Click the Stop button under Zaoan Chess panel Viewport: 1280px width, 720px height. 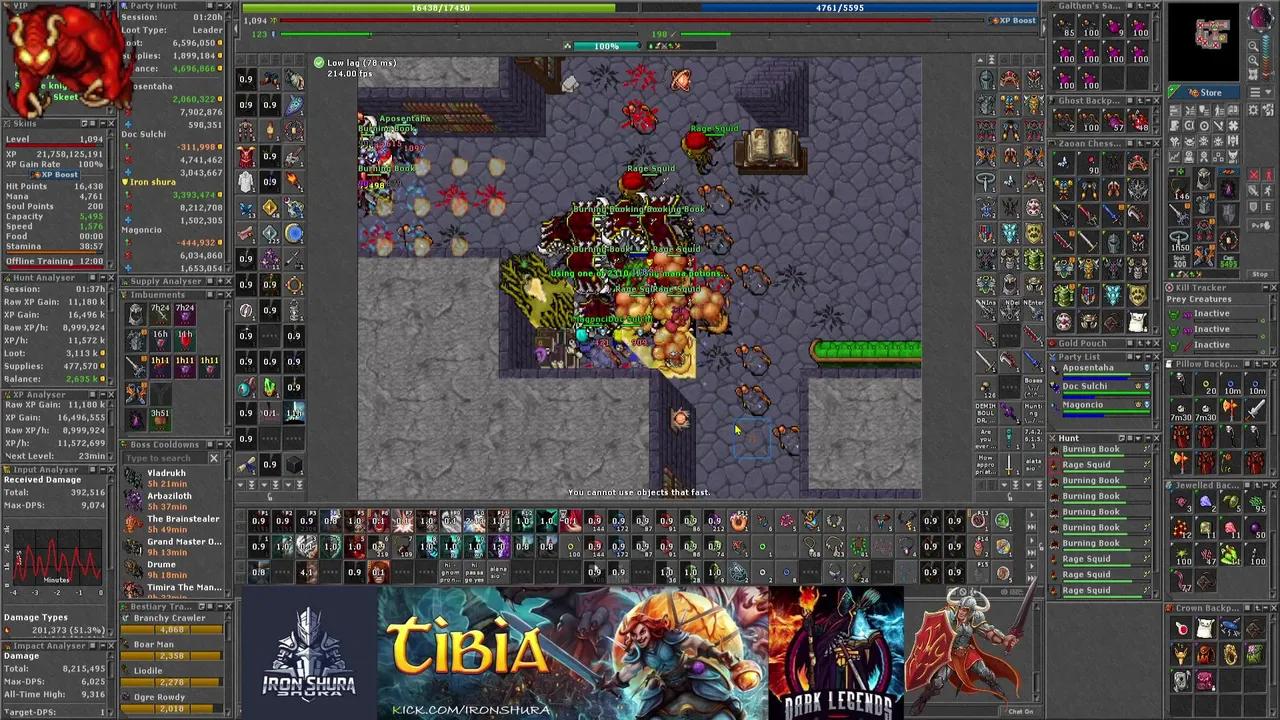pos(1259,273)
